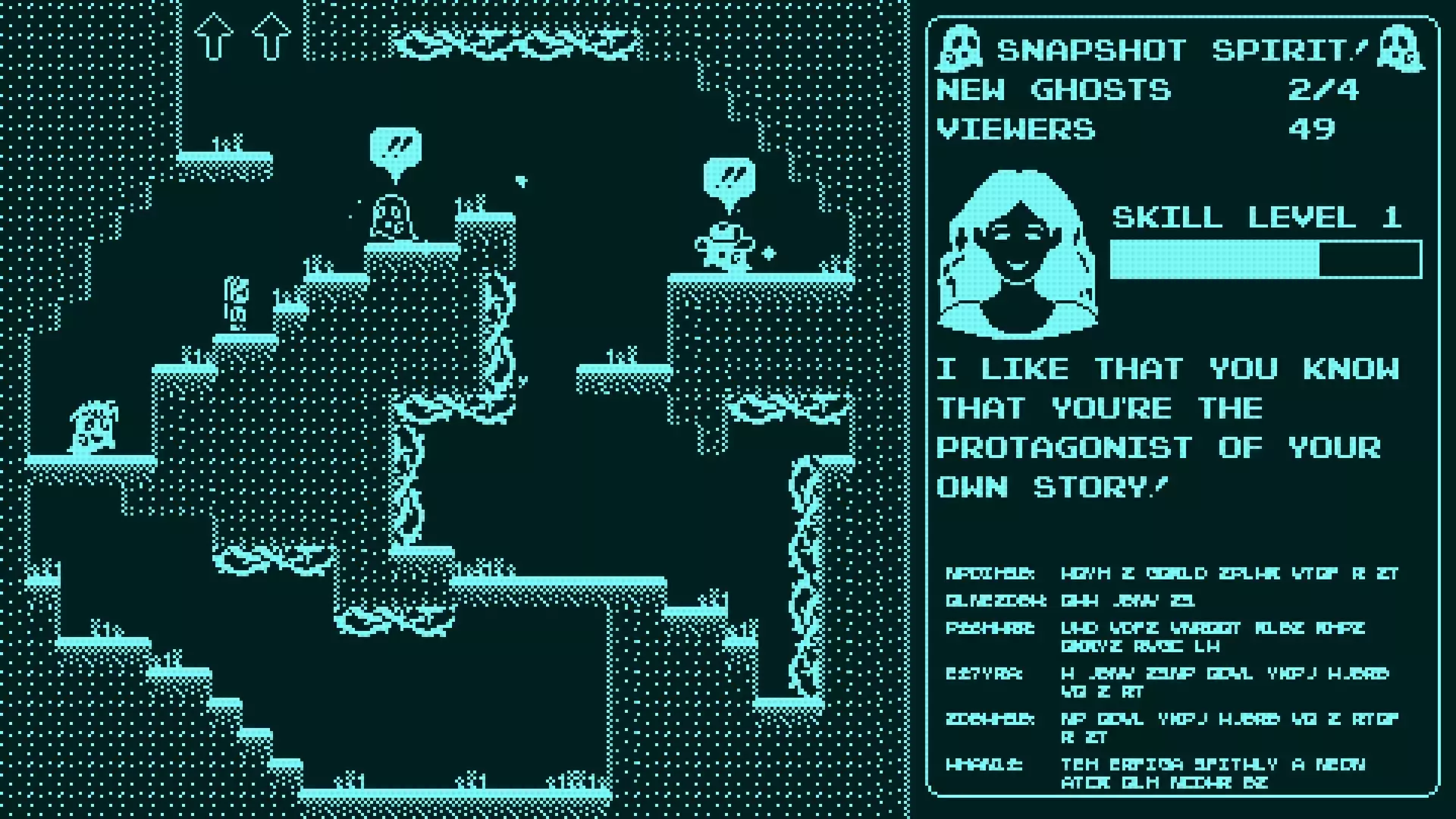Toggle the NEW GHOSTS 2/4 counter
The width and height of the screenshot is (1456, 819).
point(1145,89)
